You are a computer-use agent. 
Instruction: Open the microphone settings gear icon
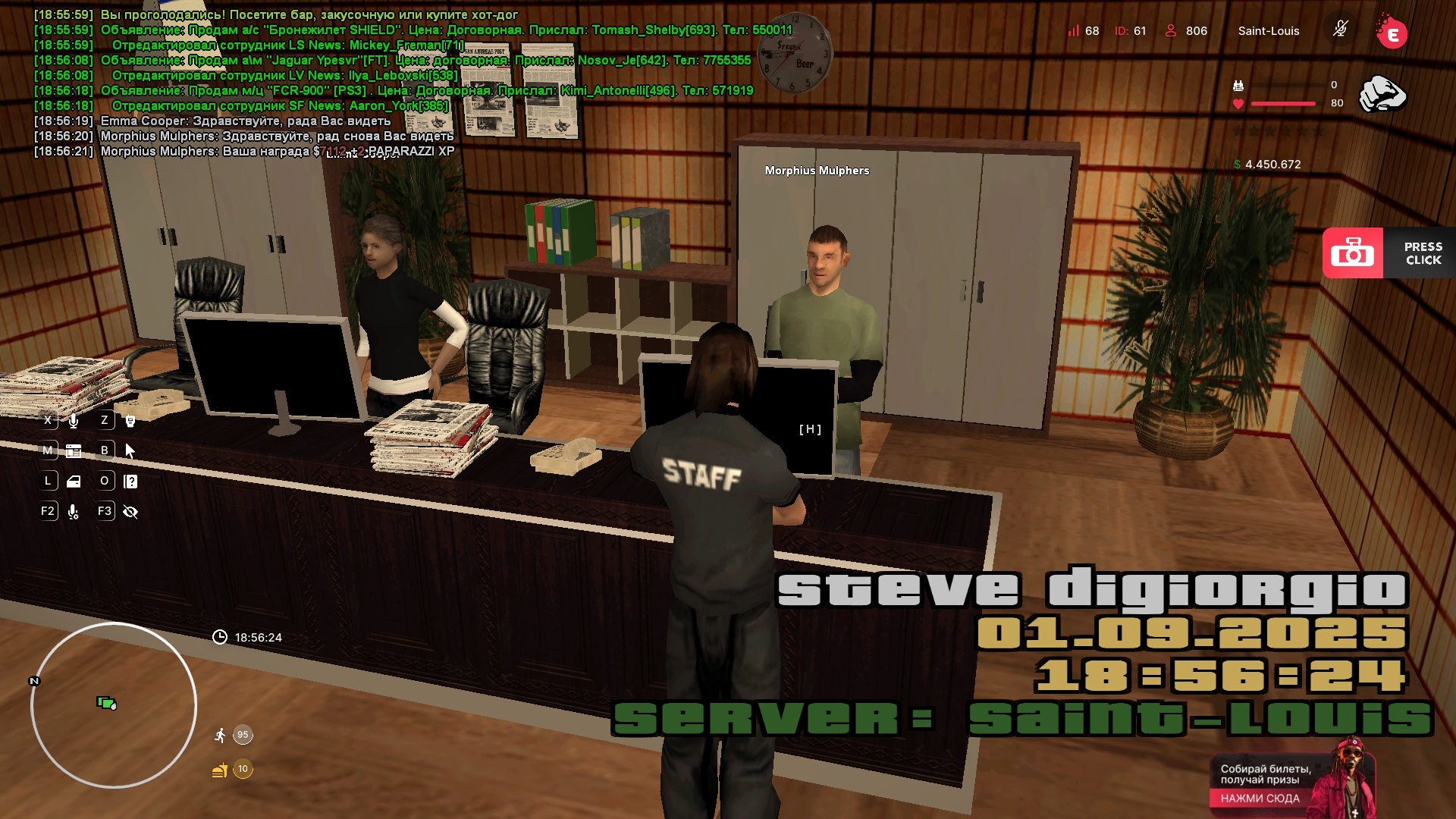[x=74, y=512]
